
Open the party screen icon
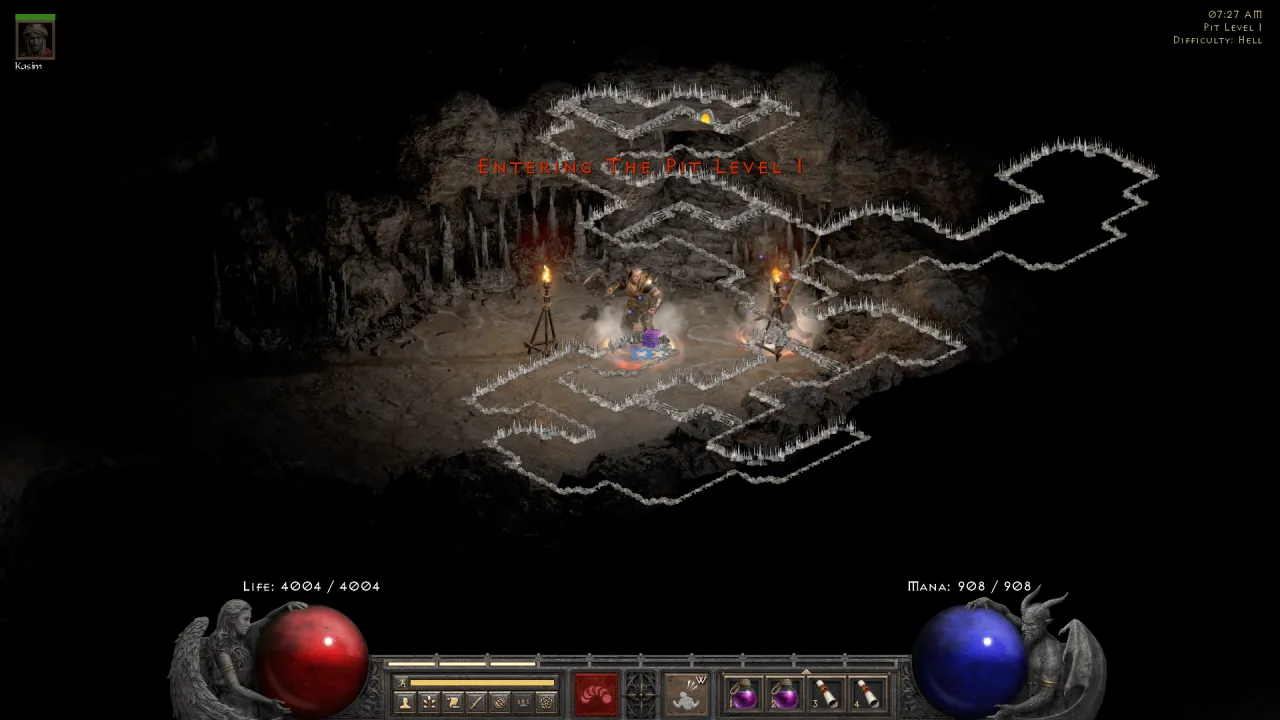(x=523, y=701)
